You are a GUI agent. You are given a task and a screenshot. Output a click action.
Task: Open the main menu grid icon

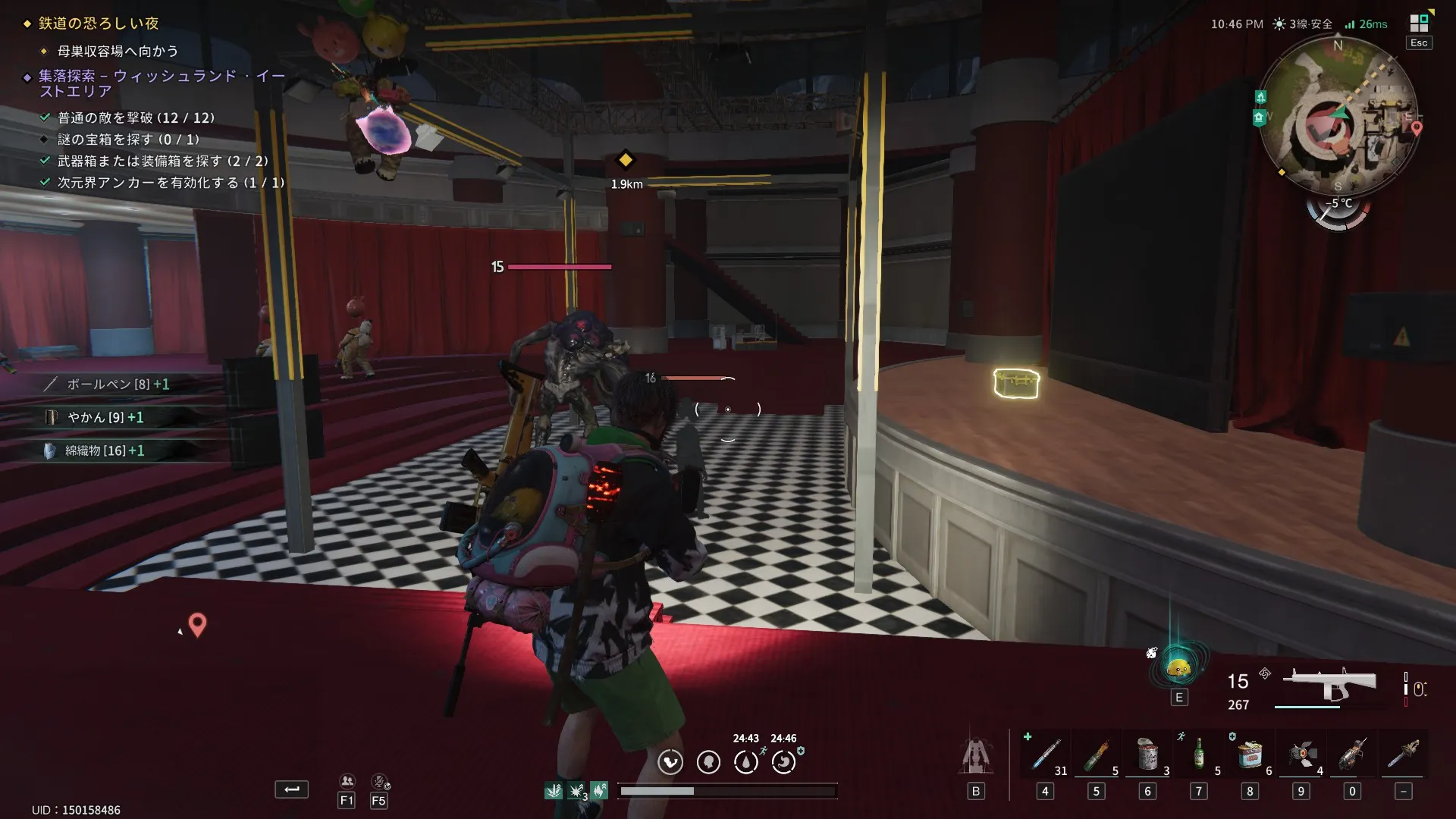1419,24
